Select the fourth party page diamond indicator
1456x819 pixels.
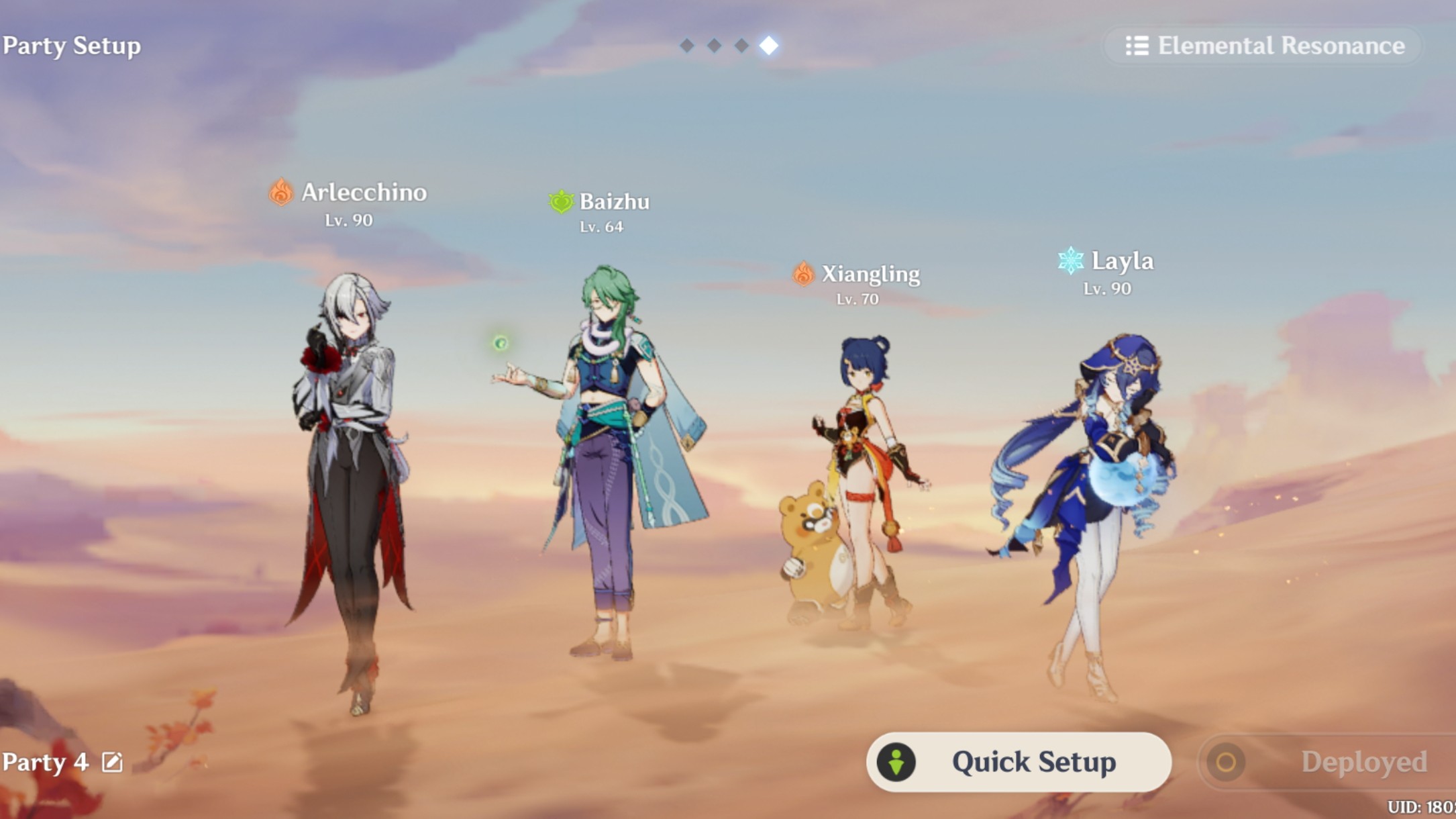(x=770, y=46)
